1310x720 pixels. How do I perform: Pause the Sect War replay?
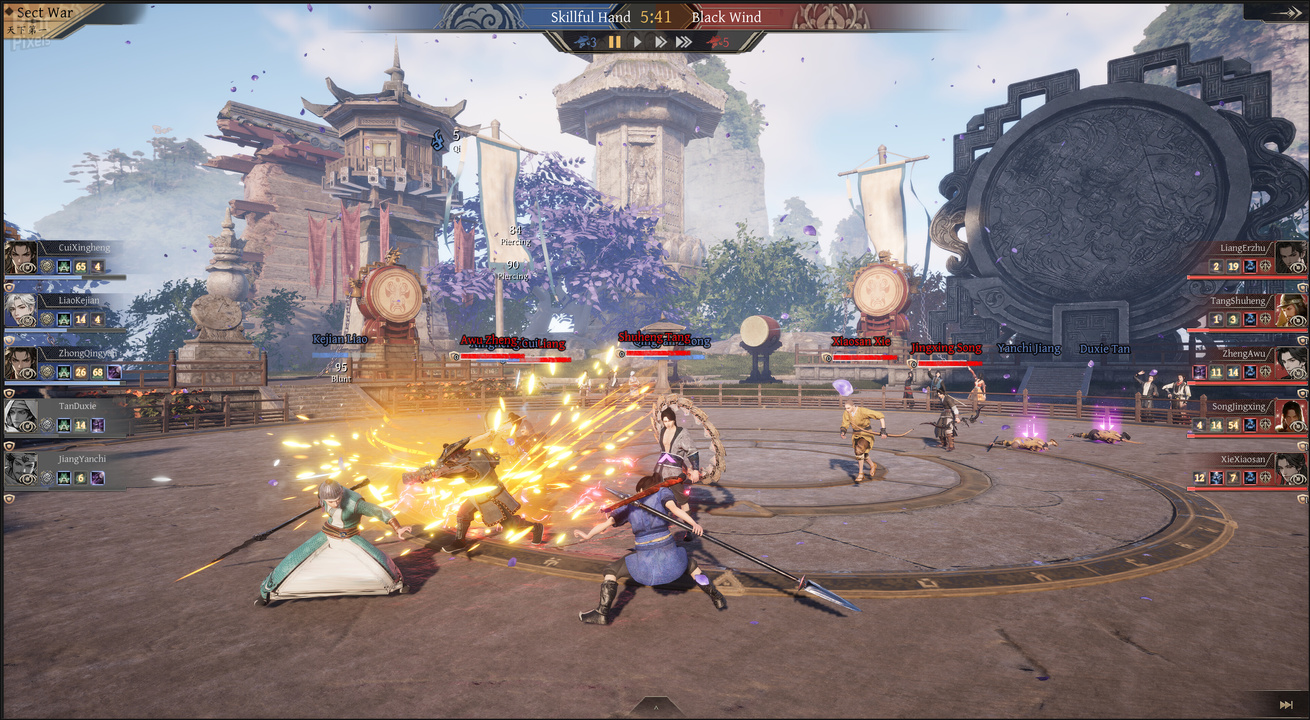coord(615,42)
